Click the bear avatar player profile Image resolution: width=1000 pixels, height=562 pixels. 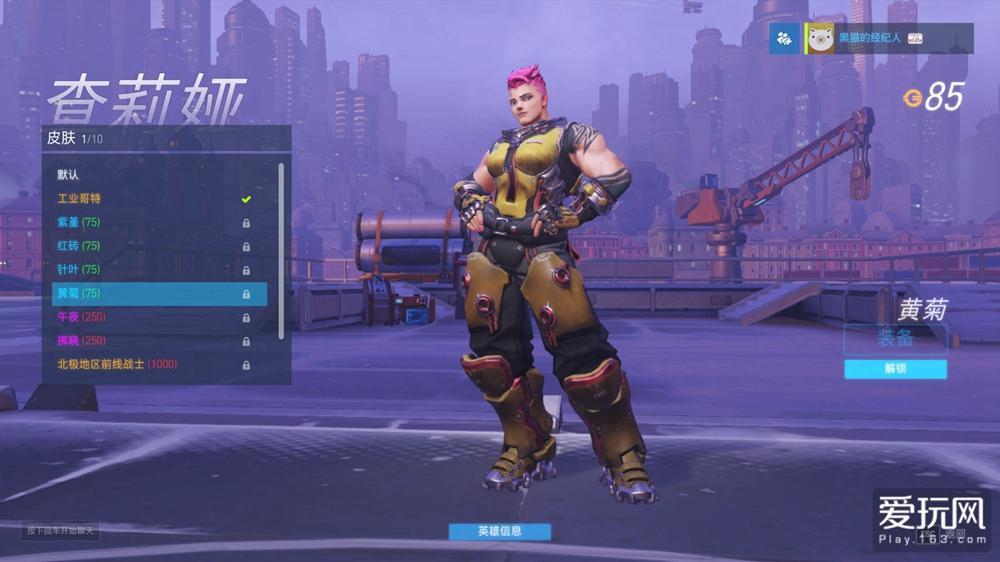821,38
